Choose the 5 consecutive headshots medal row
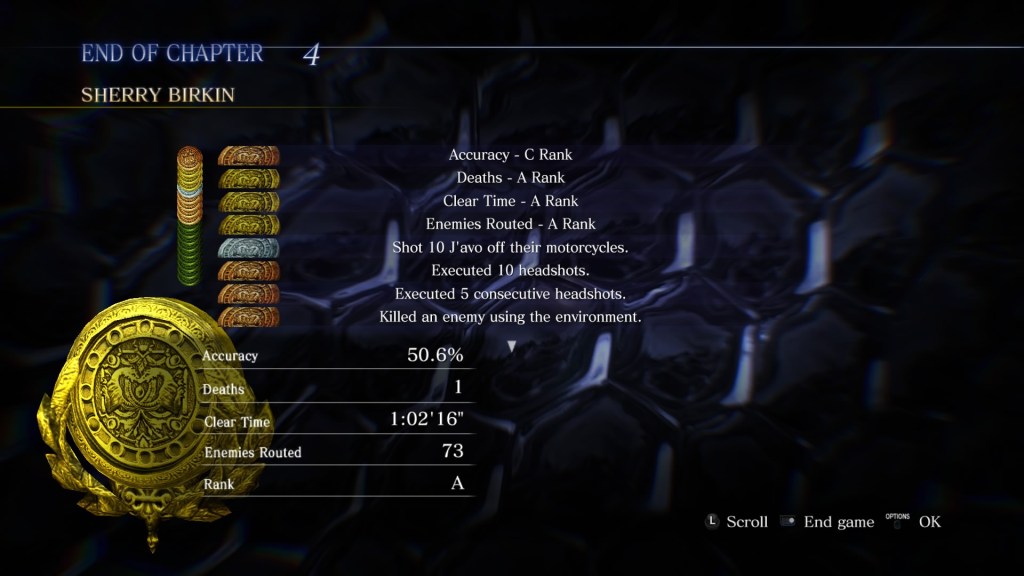The height and width of the screenshot is (576, 1024). click(x=510, y=294)
